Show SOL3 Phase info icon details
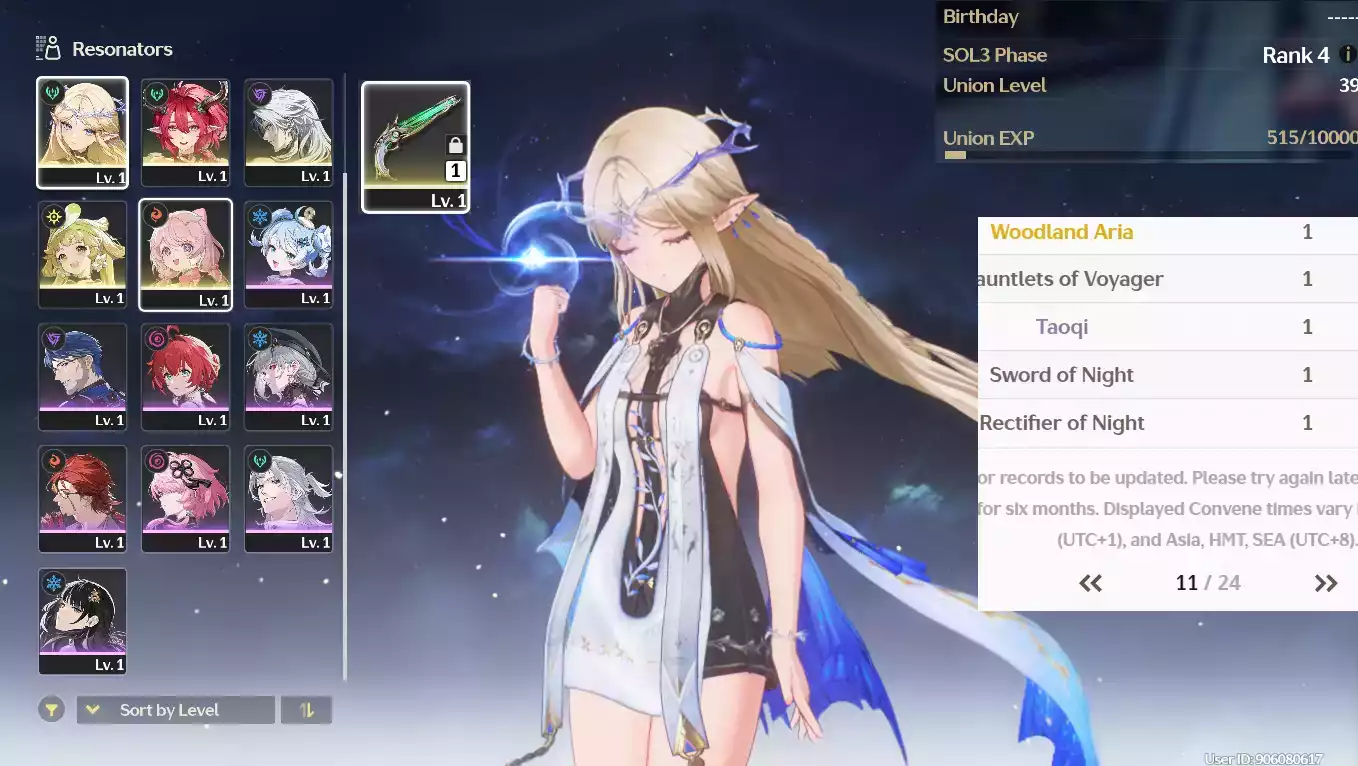 (1347, 54)
